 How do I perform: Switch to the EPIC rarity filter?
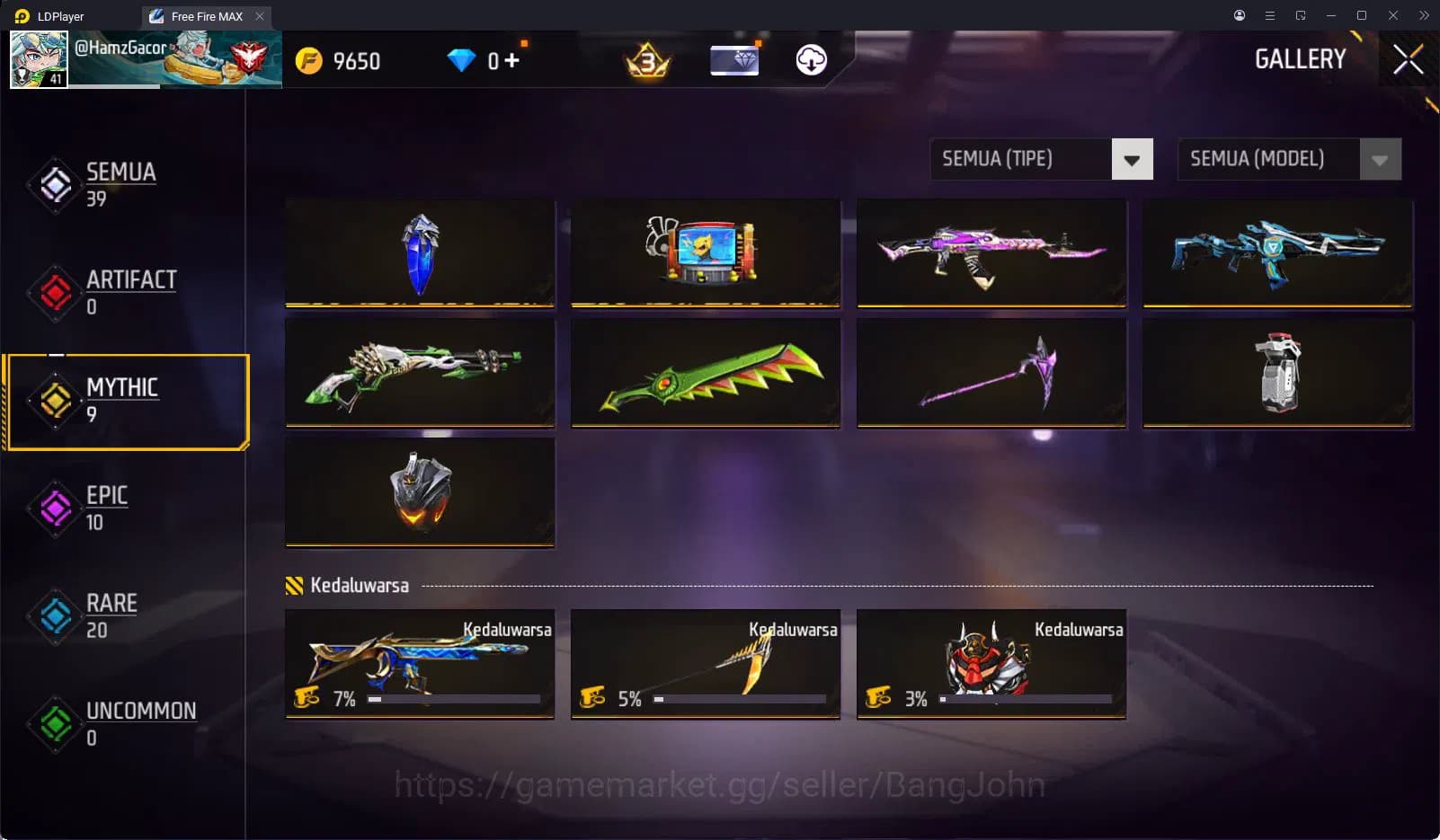click(x=106, y=508)
